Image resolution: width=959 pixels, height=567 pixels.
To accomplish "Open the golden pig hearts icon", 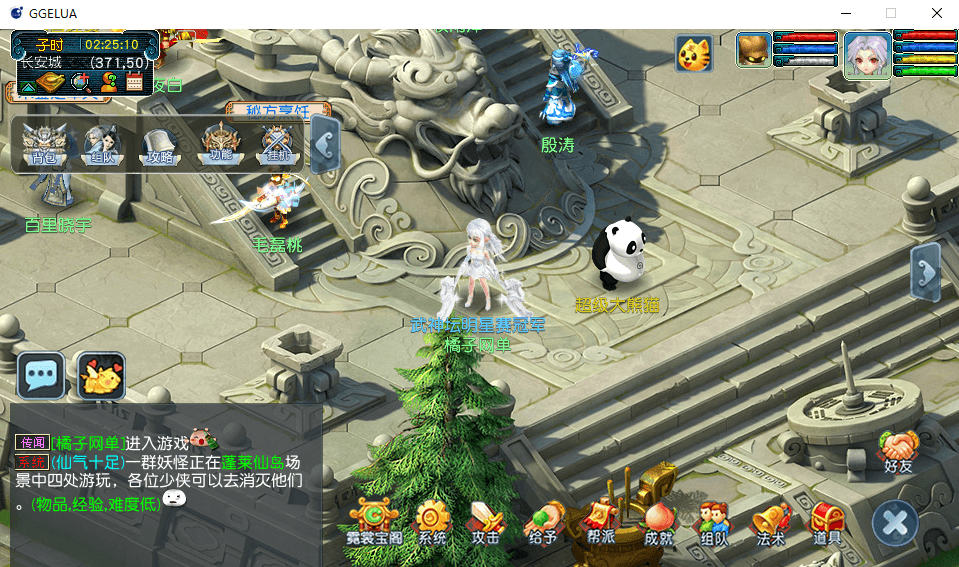I will click(x=101, y=376).
